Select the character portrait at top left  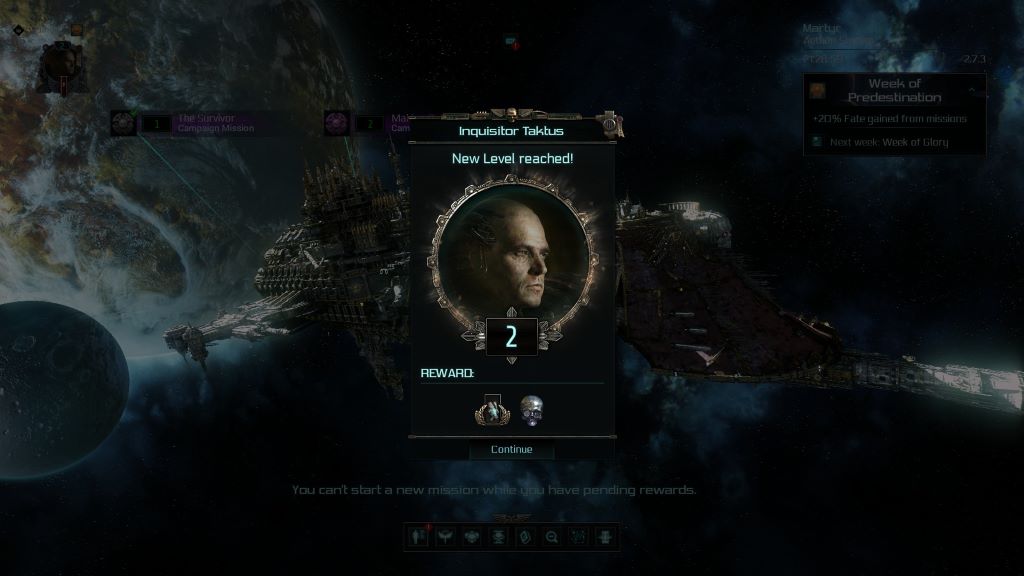click(59, 62)
